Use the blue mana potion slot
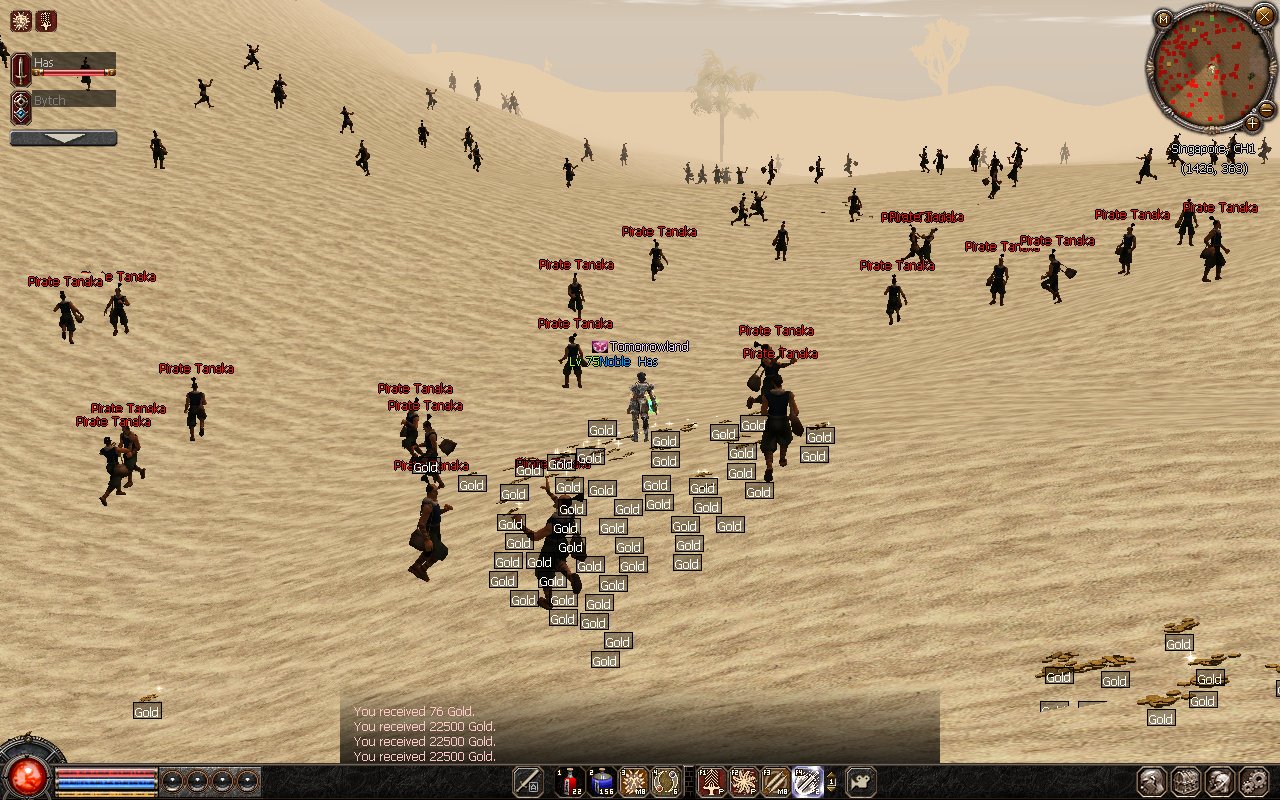This screenshot has height=800, width=1280. [x=601, y=781]
